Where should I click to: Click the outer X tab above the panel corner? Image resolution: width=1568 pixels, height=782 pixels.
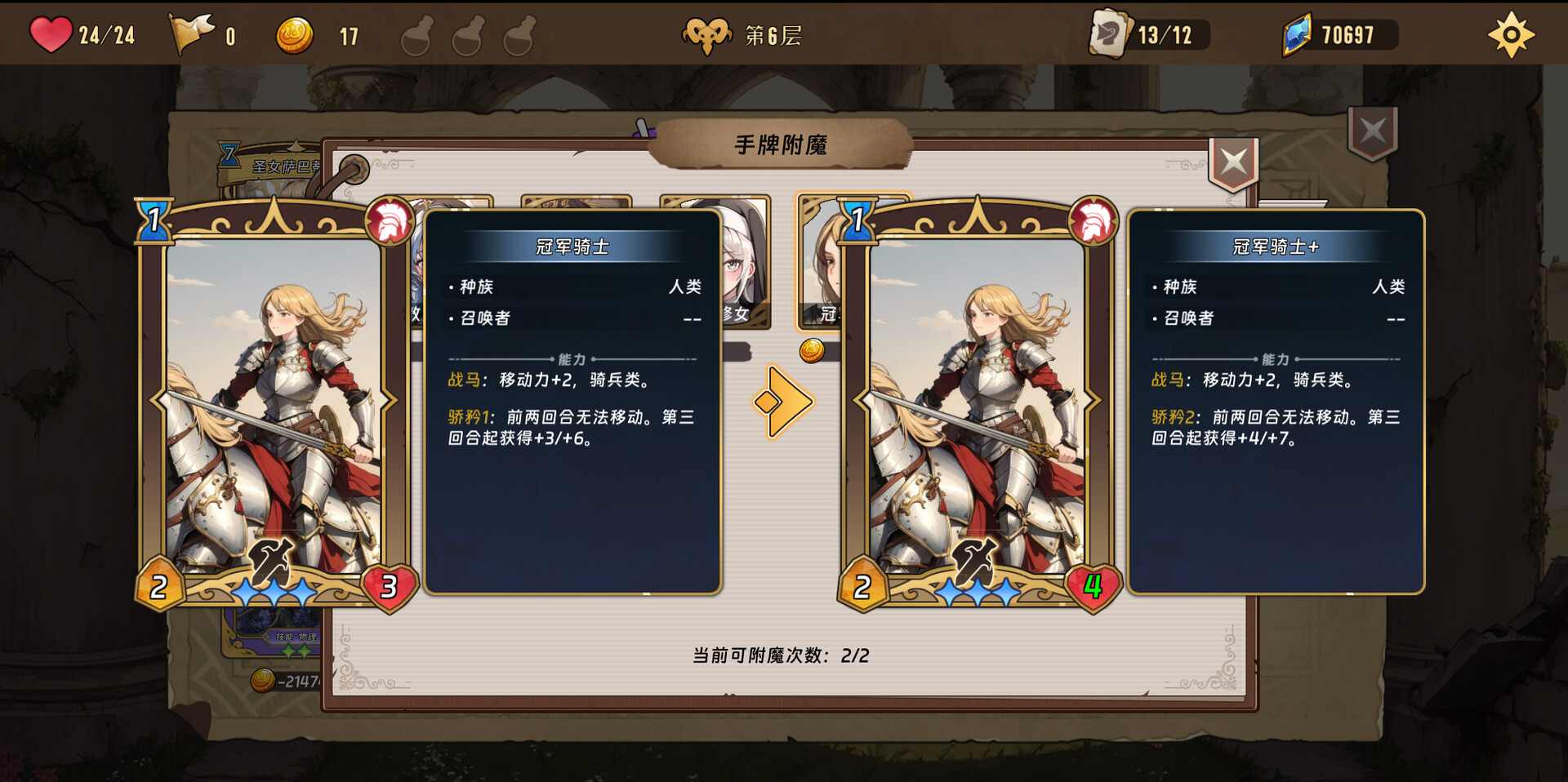pos(1371,131)
